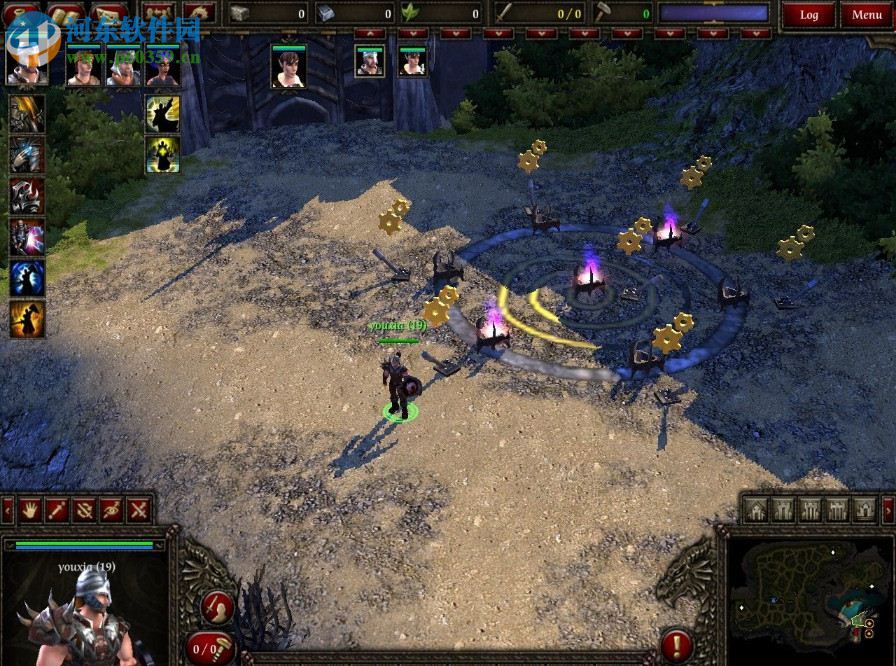
Task: Open the Log panel
Action: (x=809, y=14)
